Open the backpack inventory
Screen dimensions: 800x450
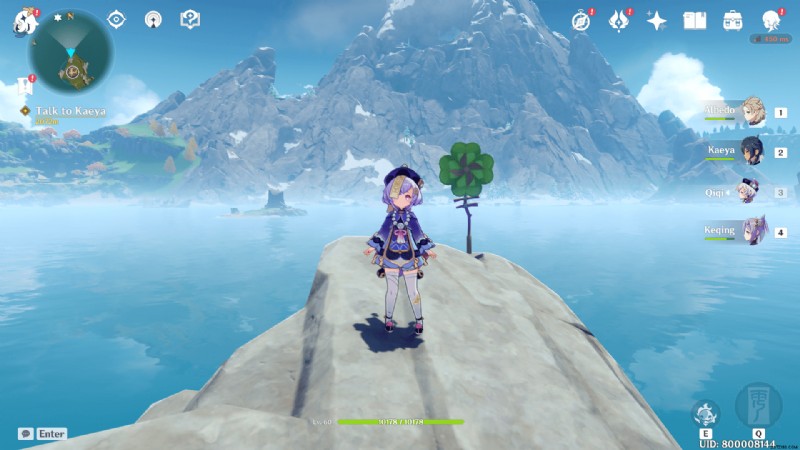click(733, 21)
